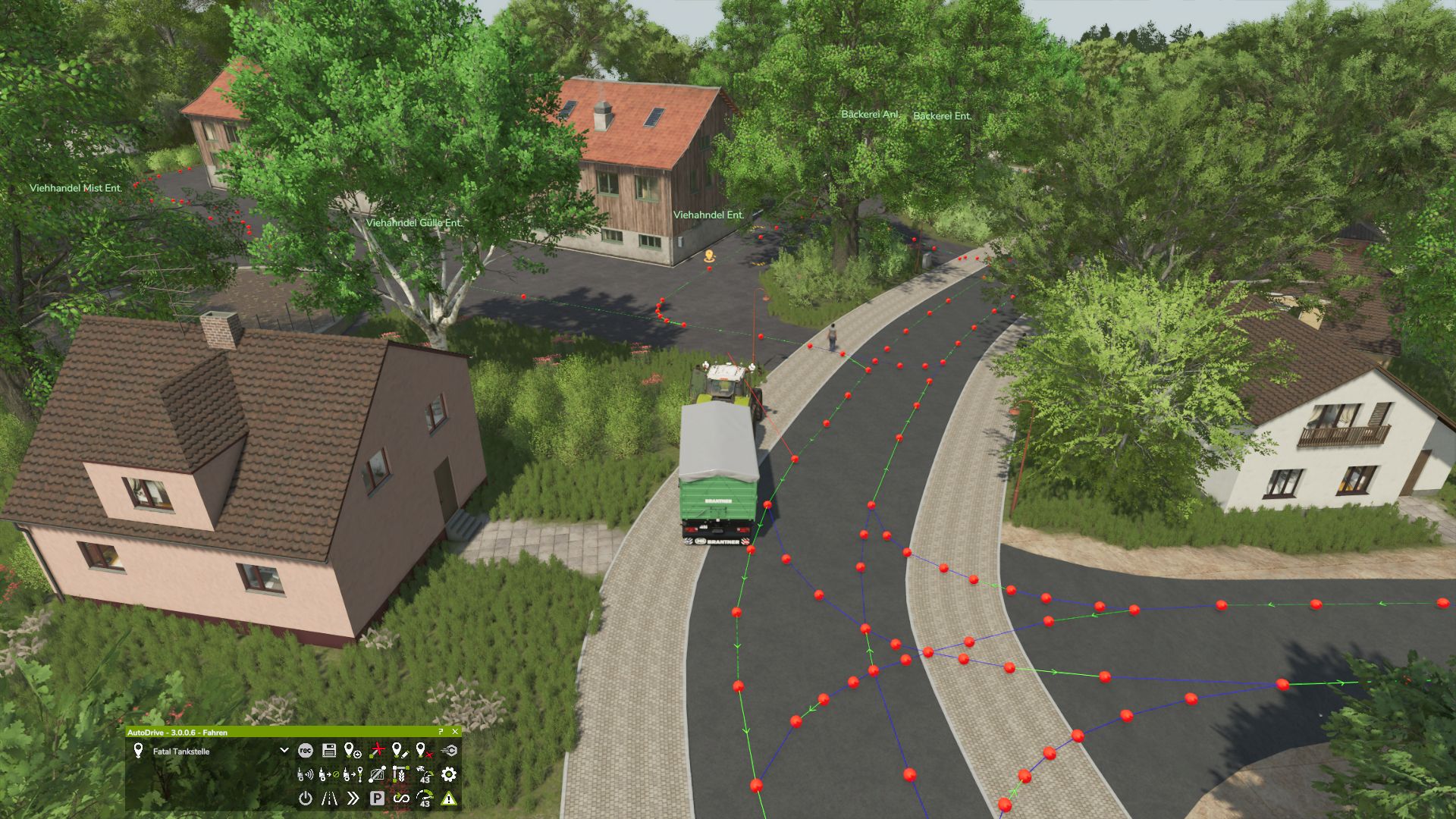The width and height of the screenshot is (1456, 819).
Task: Click the red-cross waypoint delete icon
Action: point(377,751)
